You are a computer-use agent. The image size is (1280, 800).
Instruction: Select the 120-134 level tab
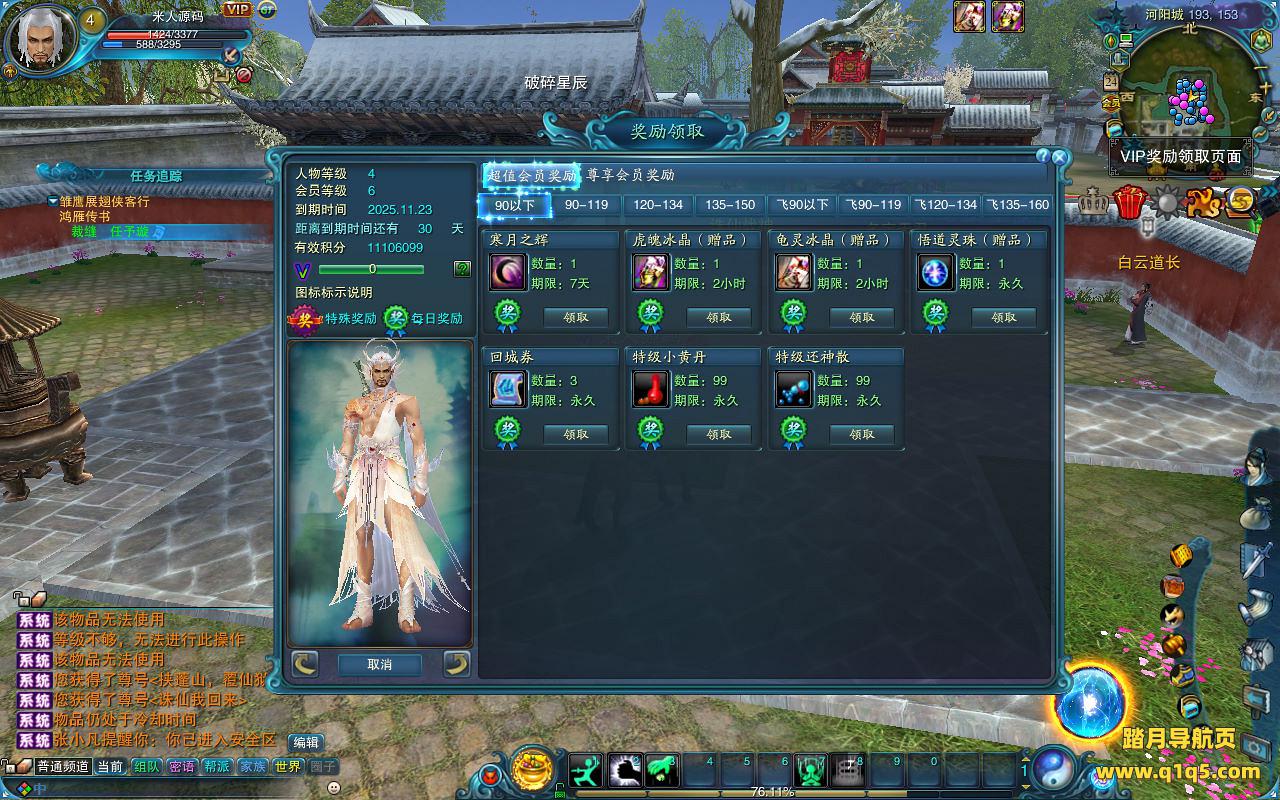(658, 205)
